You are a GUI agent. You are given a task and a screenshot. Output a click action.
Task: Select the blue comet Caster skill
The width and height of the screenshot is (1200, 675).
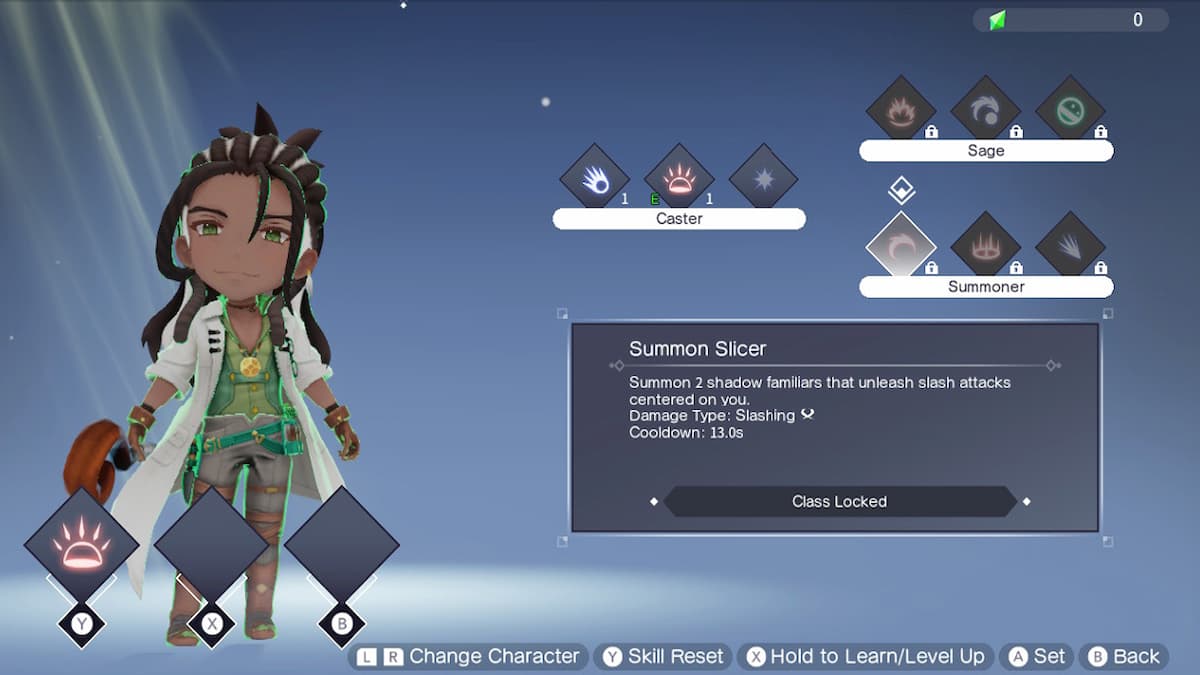pyautogui.click(x=593, y=178)
